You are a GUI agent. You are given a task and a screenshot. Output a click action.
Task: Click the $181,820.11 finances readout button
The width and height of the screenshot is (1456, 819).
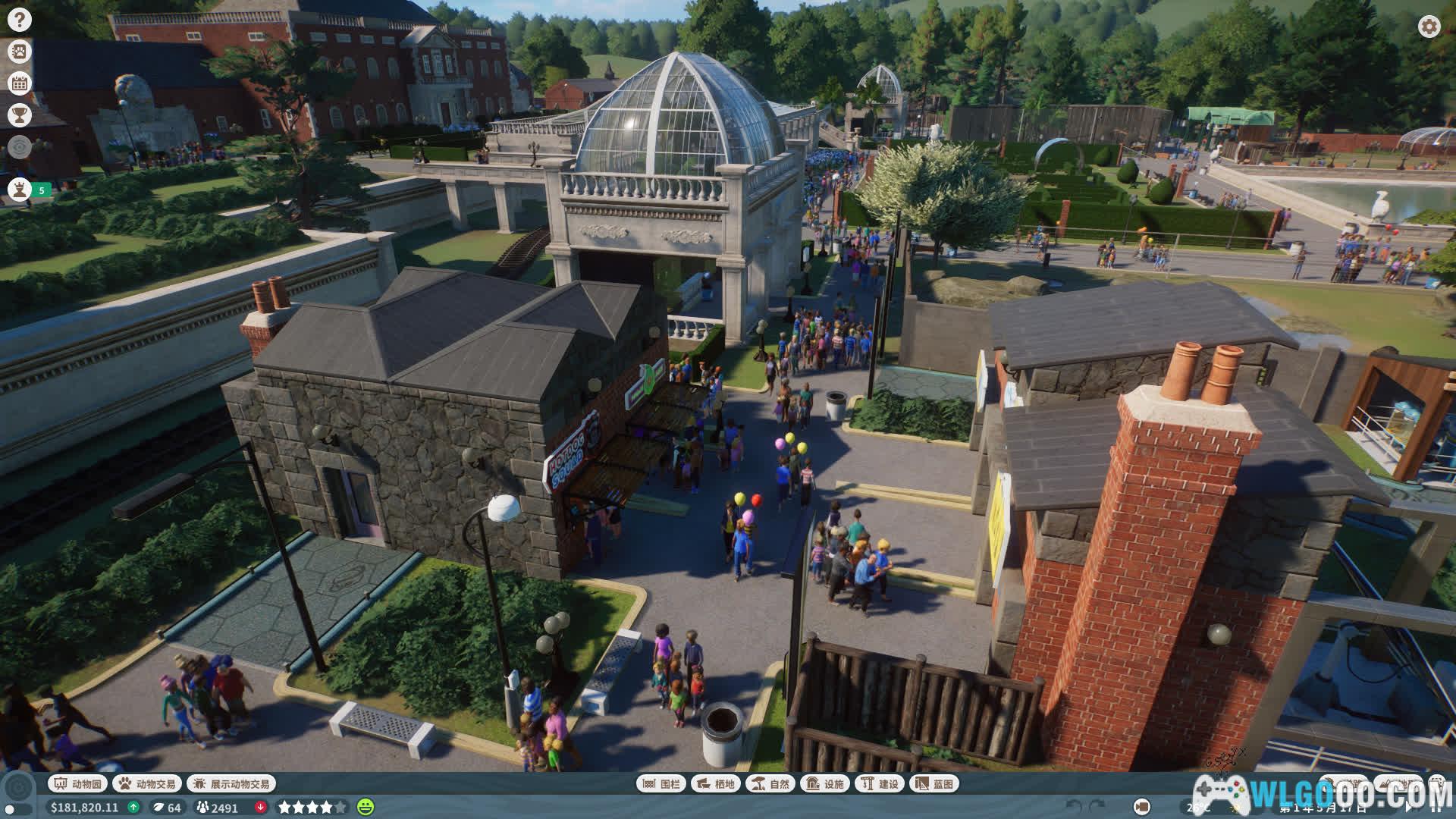pos(85,807)
